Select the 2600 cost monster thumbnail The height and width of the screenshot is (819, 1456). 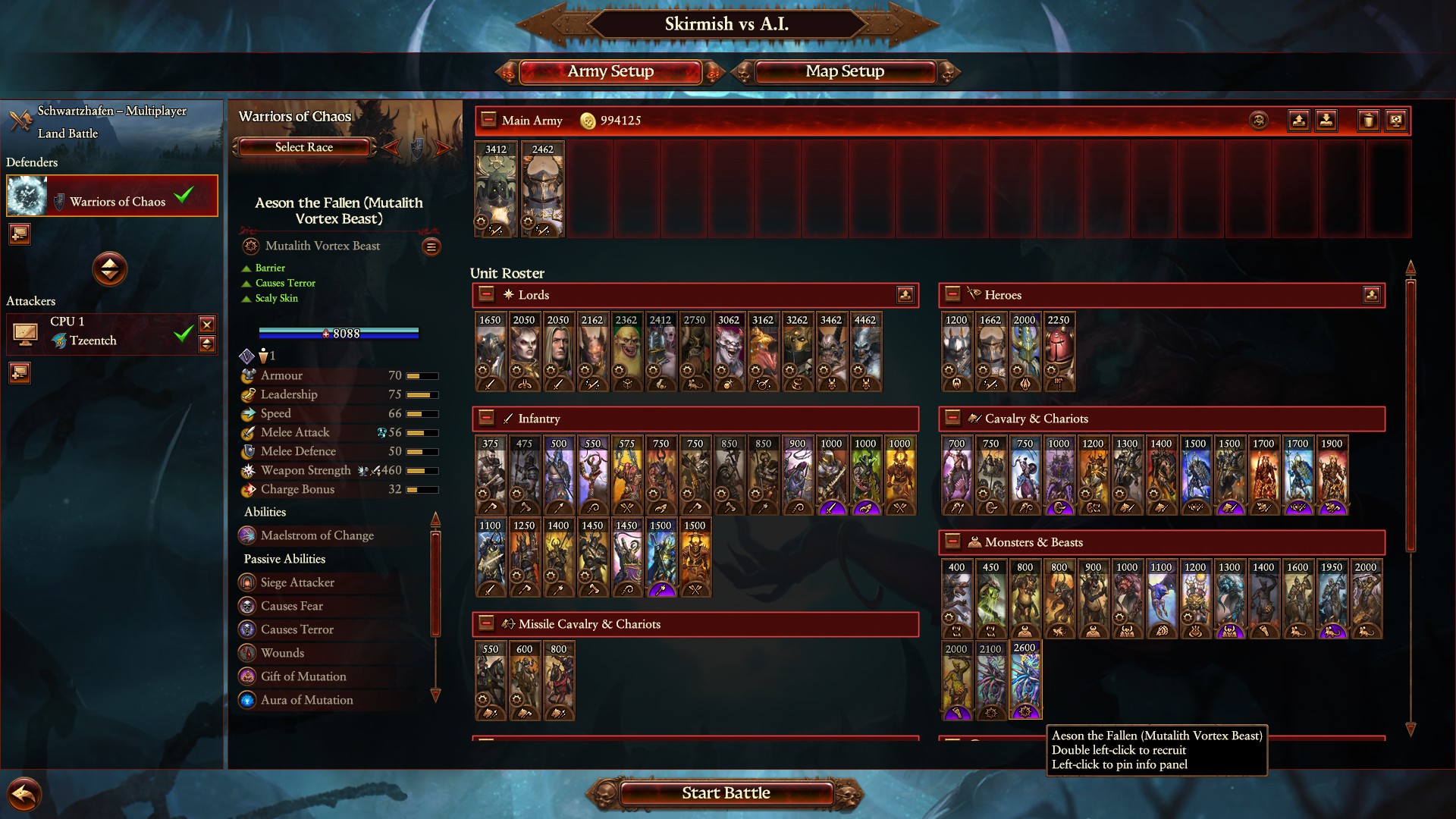1024,679
